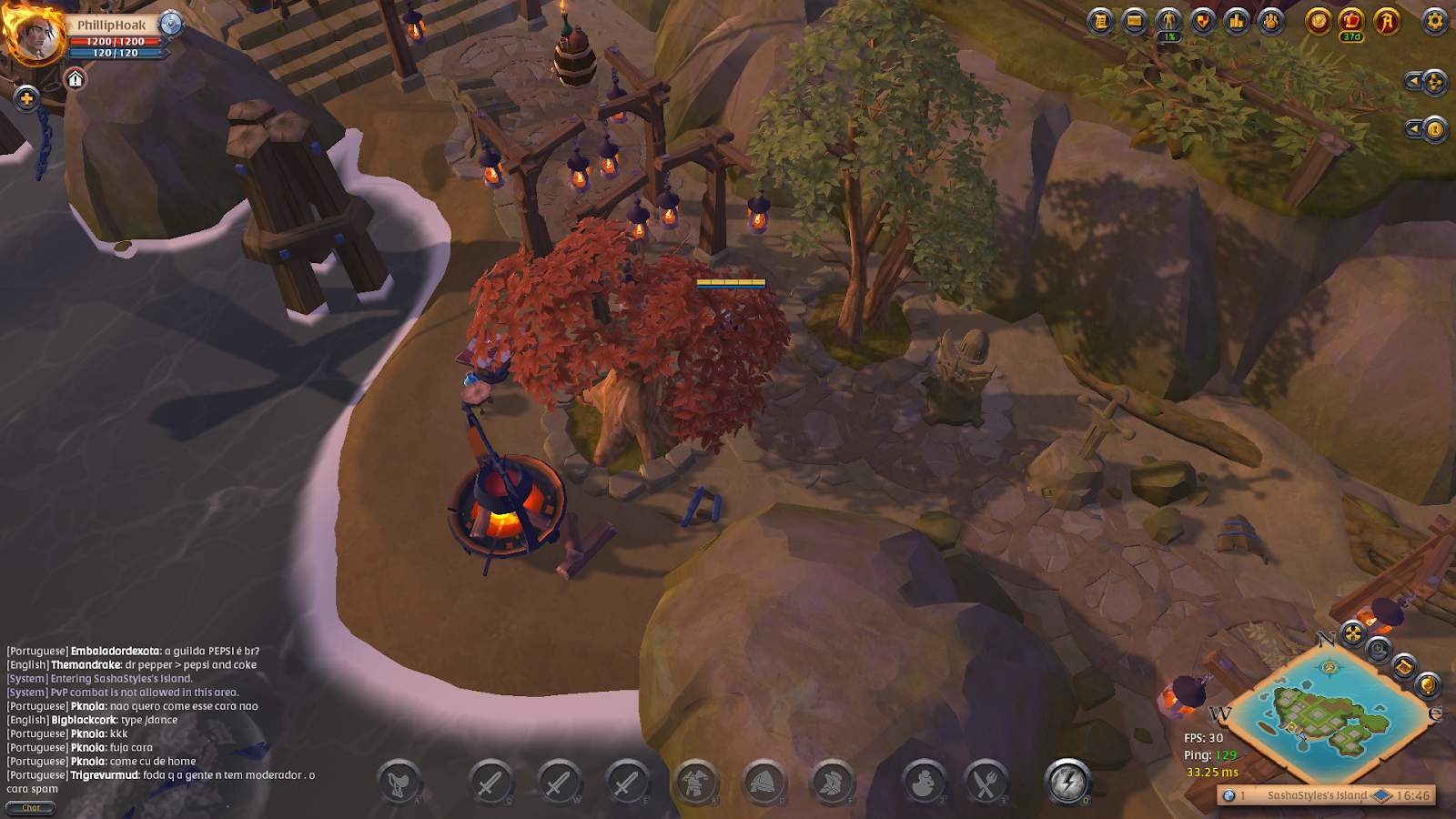Use the potion flask slot
This screenshot has height=819, width=1456.
click(924, 783)
